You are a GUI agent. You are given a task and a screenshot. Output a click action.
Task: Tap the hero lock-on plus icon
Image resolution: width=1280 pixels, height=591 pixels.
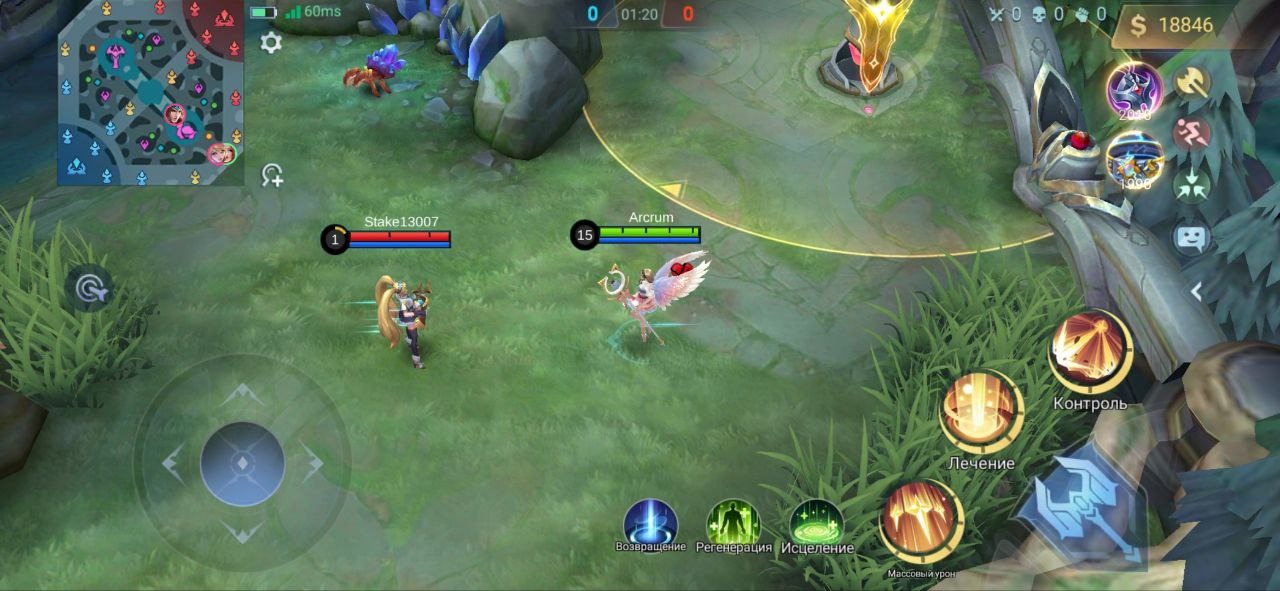click(272, 176)
